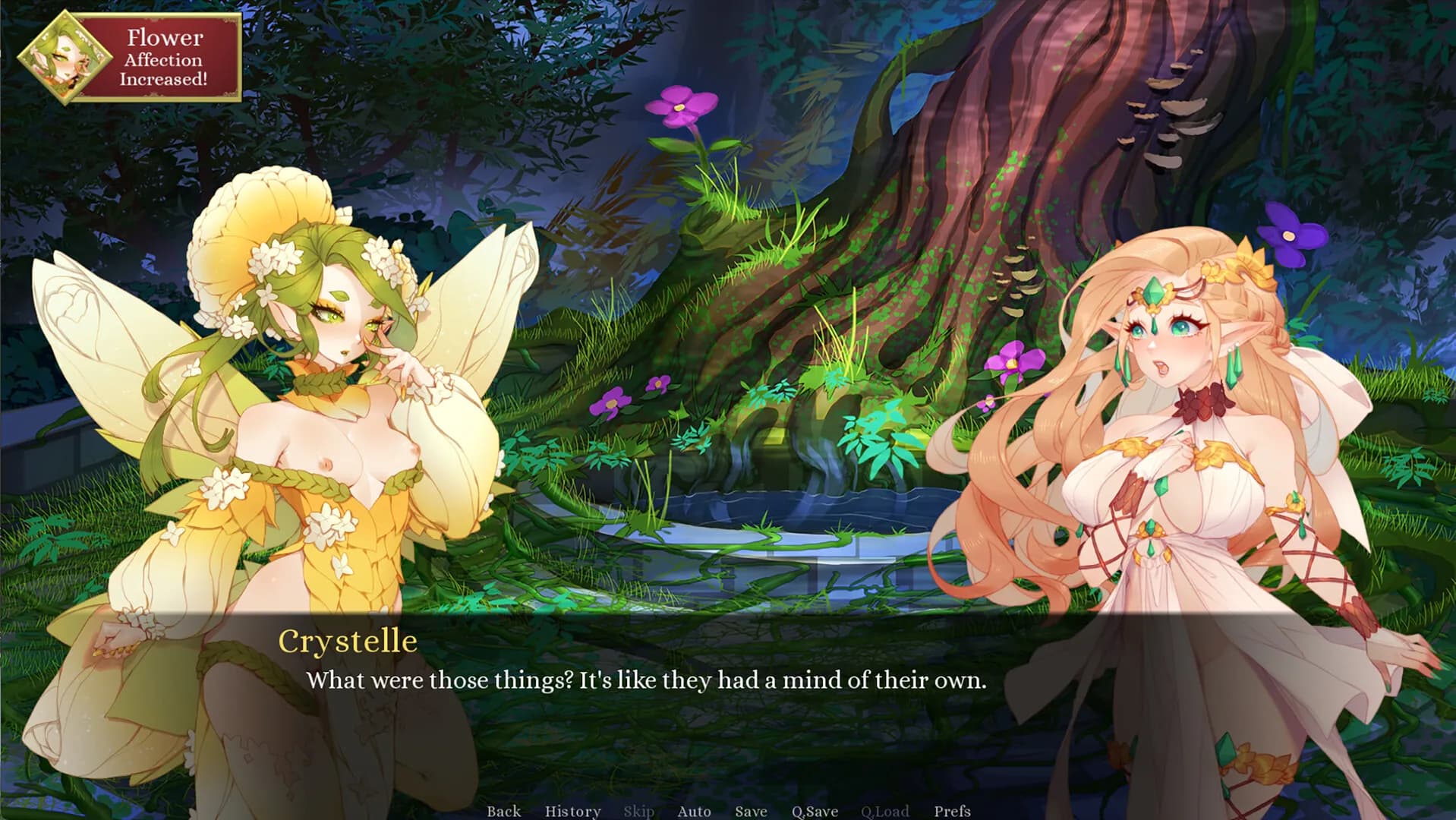Load the quick save via Q.Load

pos(885,811)
